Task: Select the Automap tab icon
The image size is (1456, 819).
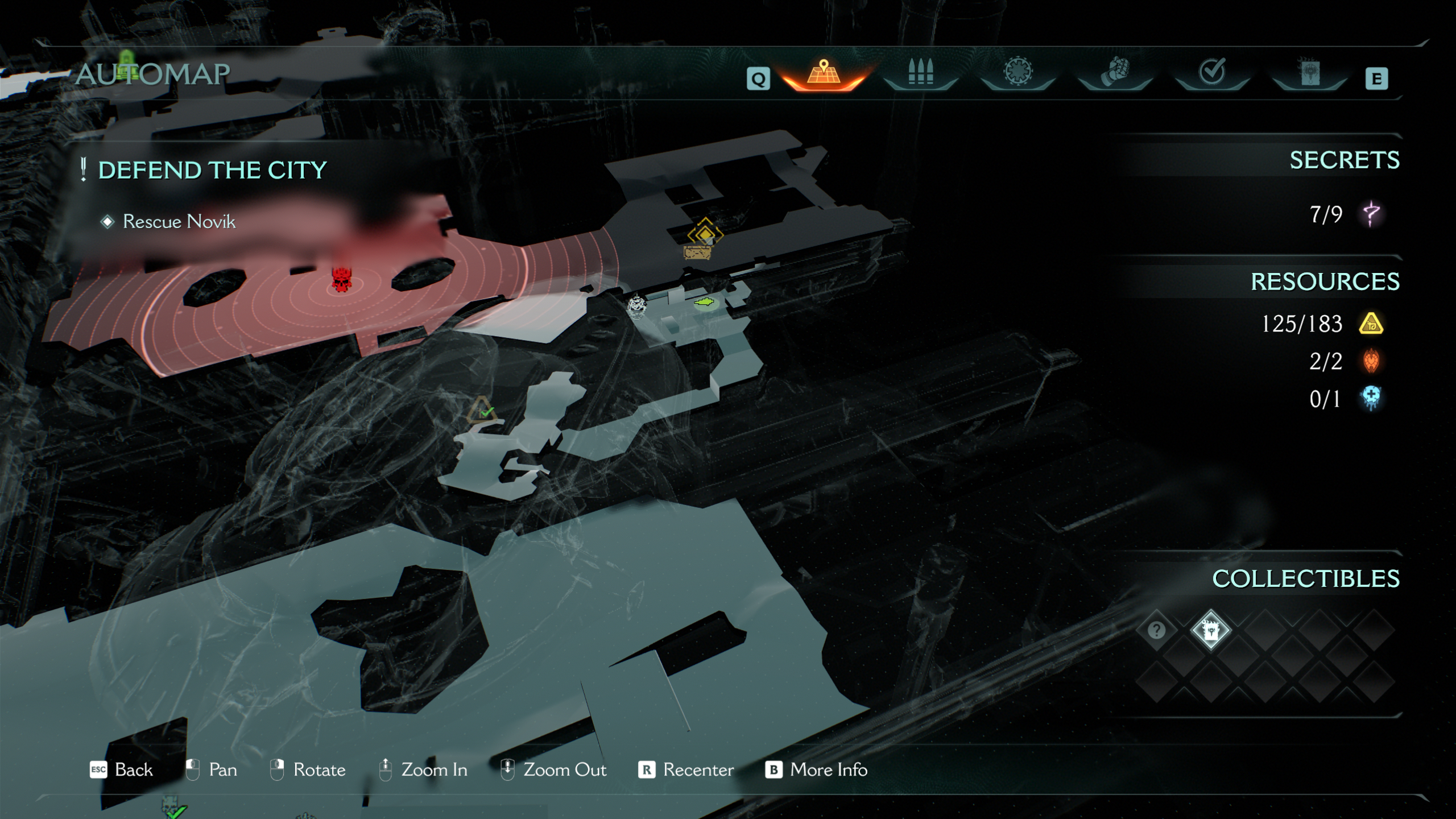Action: (824, 74)
